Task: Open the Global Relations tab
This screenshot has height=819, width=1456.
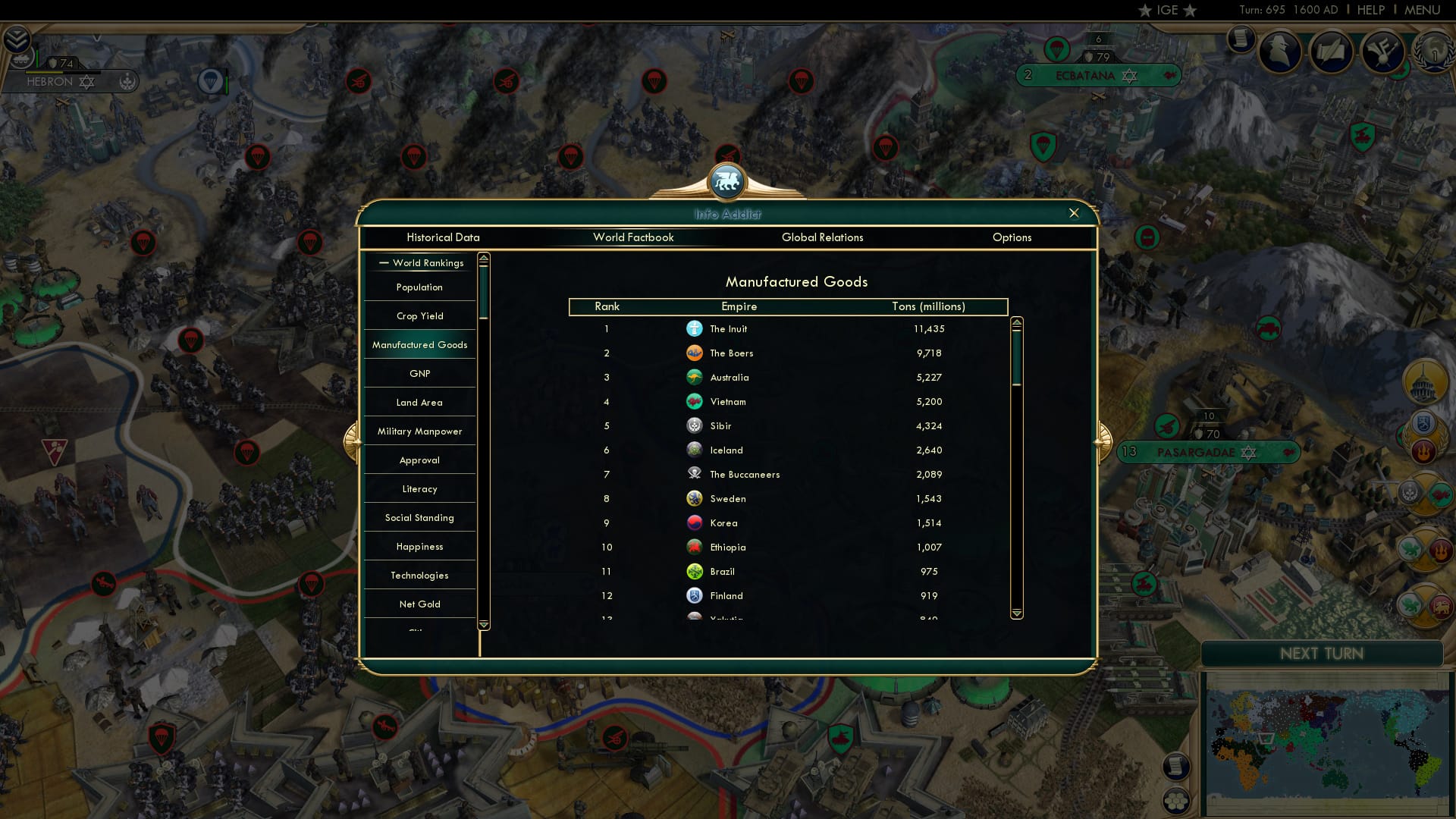Action: 823,237
